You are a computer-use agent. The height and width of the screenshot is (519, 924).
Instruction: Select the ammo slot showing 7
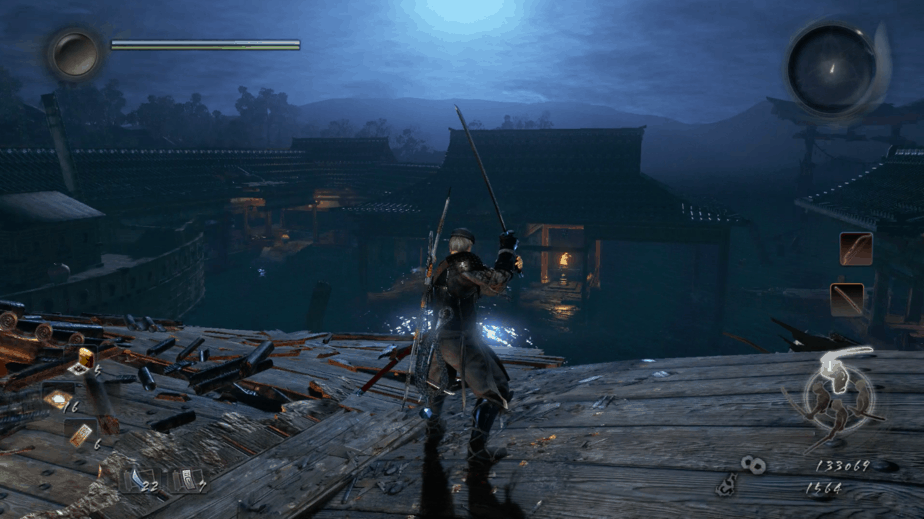187,480
